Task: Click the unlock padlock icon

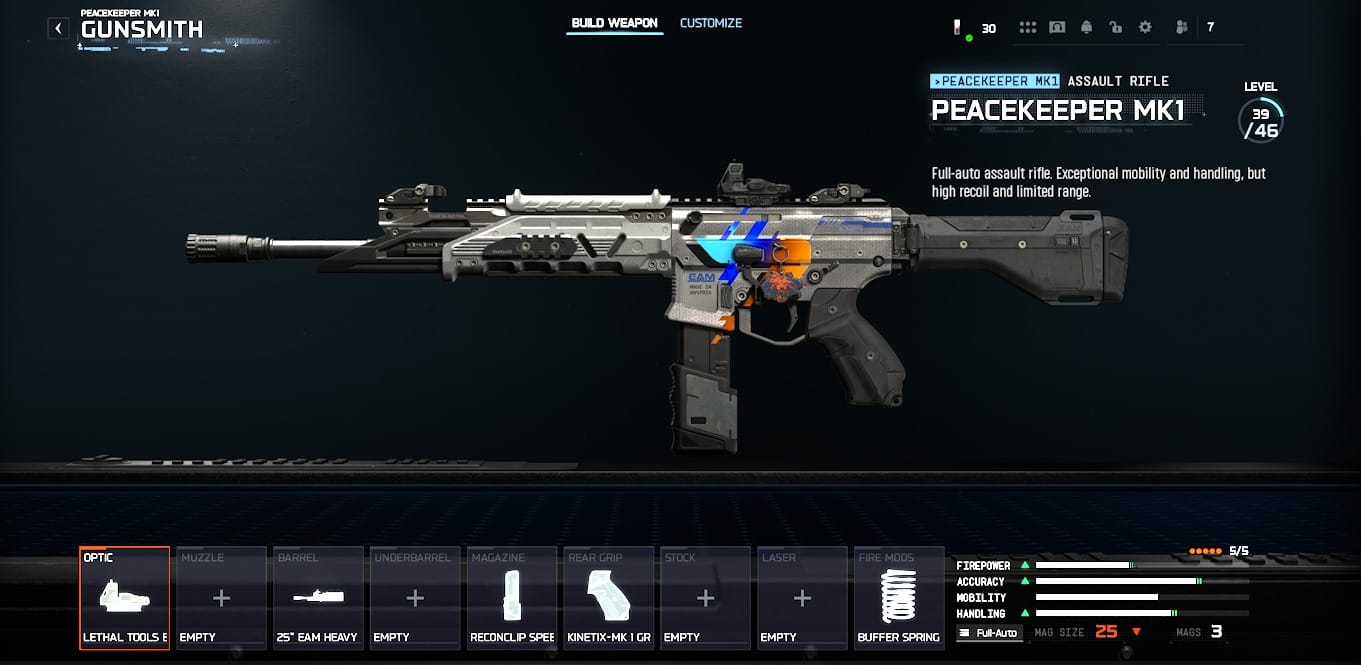Action: (x=1116, y=27)
